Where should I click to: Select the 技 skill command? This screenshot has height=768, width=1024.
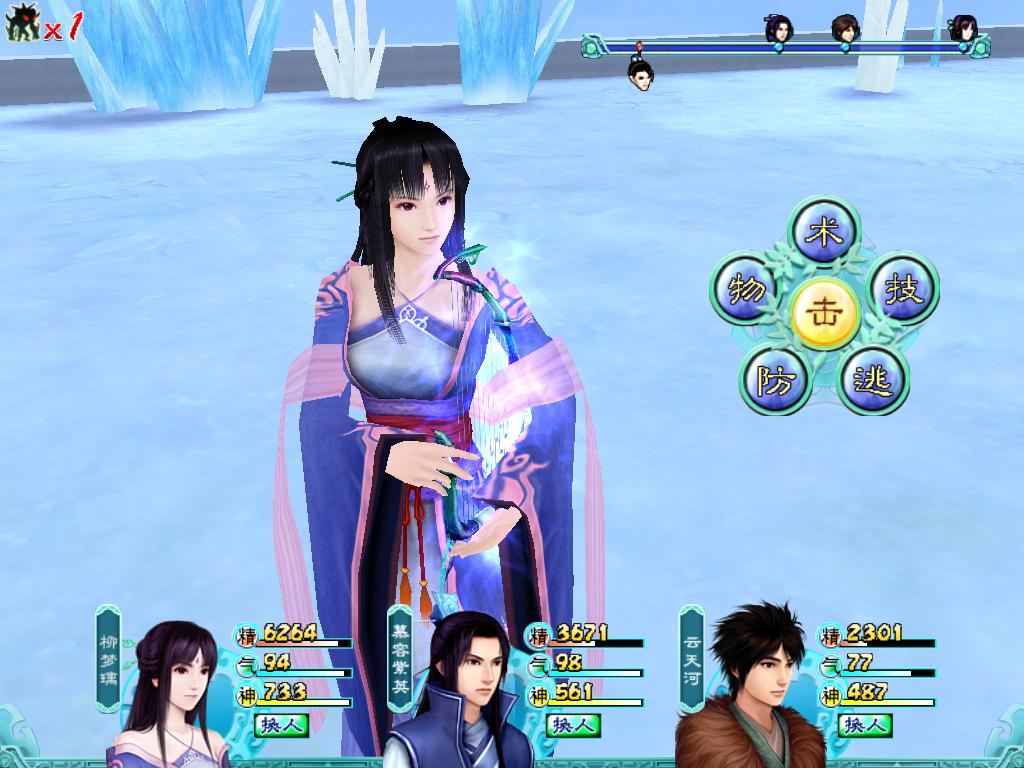(x=903, y=290)
